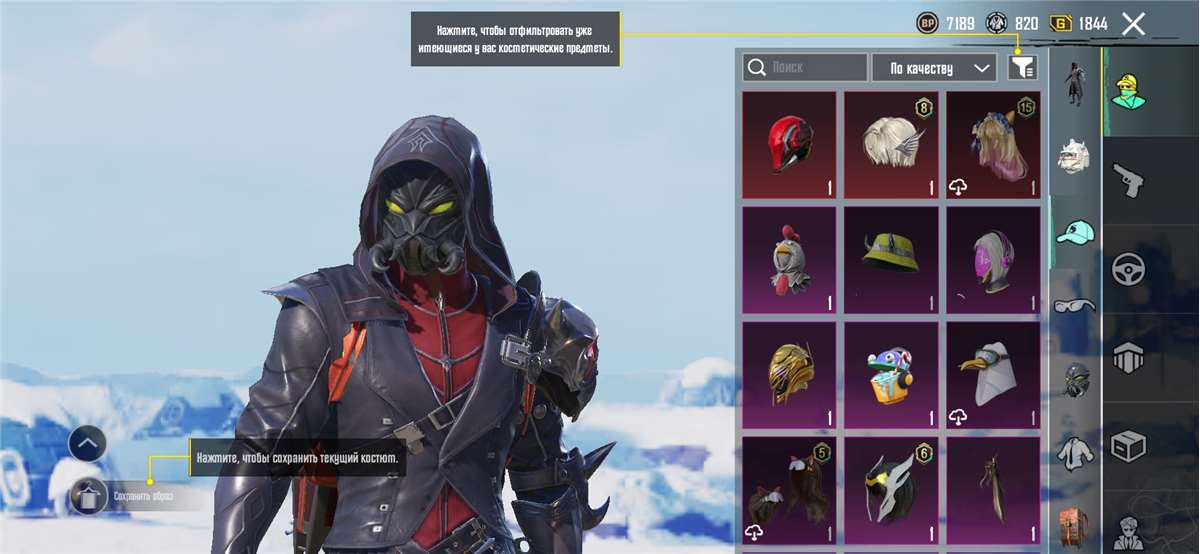Expand the up-arrow button above save outfit

tap(87, 442)
